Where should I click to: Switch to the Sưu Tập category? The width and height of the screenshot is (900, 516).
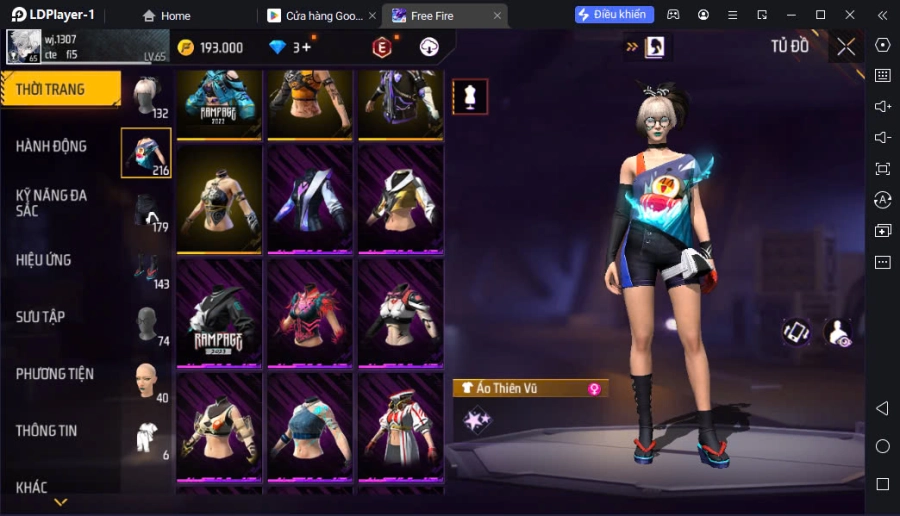(x=41, y=317)
